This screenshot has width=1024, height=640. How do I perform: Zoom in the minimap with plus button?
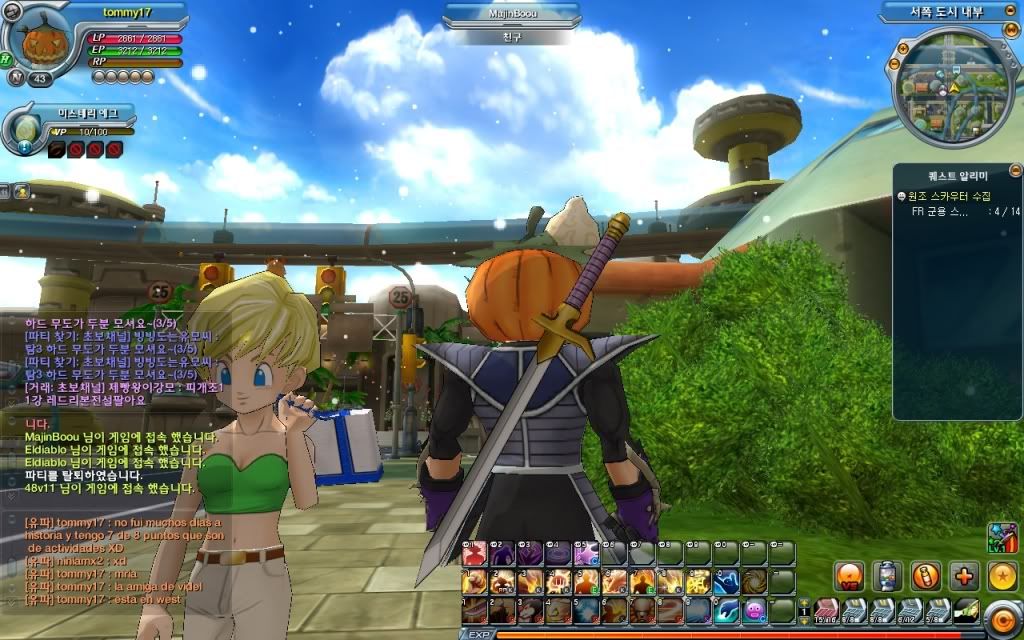pos(902,46)
